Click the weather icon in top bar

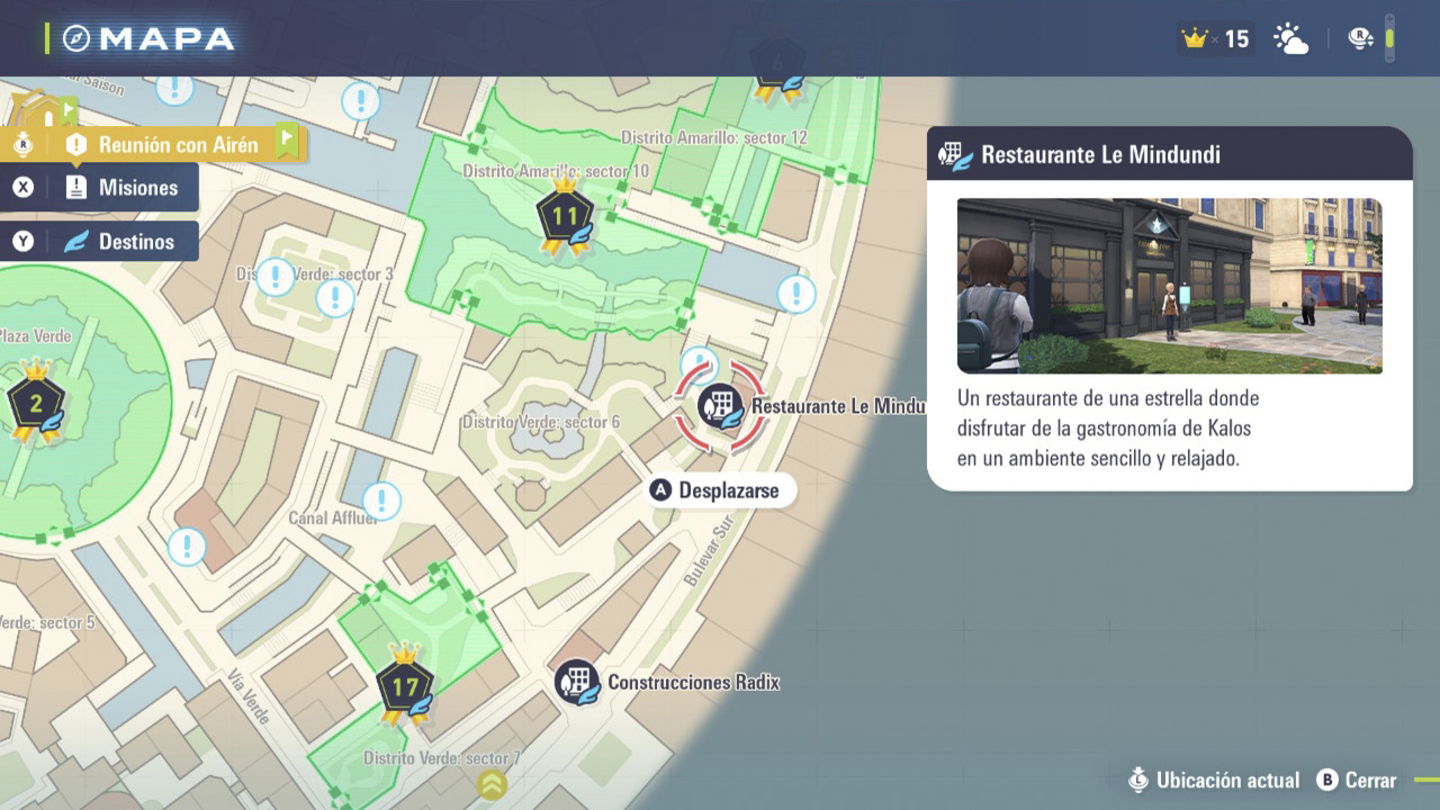click(1290, 39)
